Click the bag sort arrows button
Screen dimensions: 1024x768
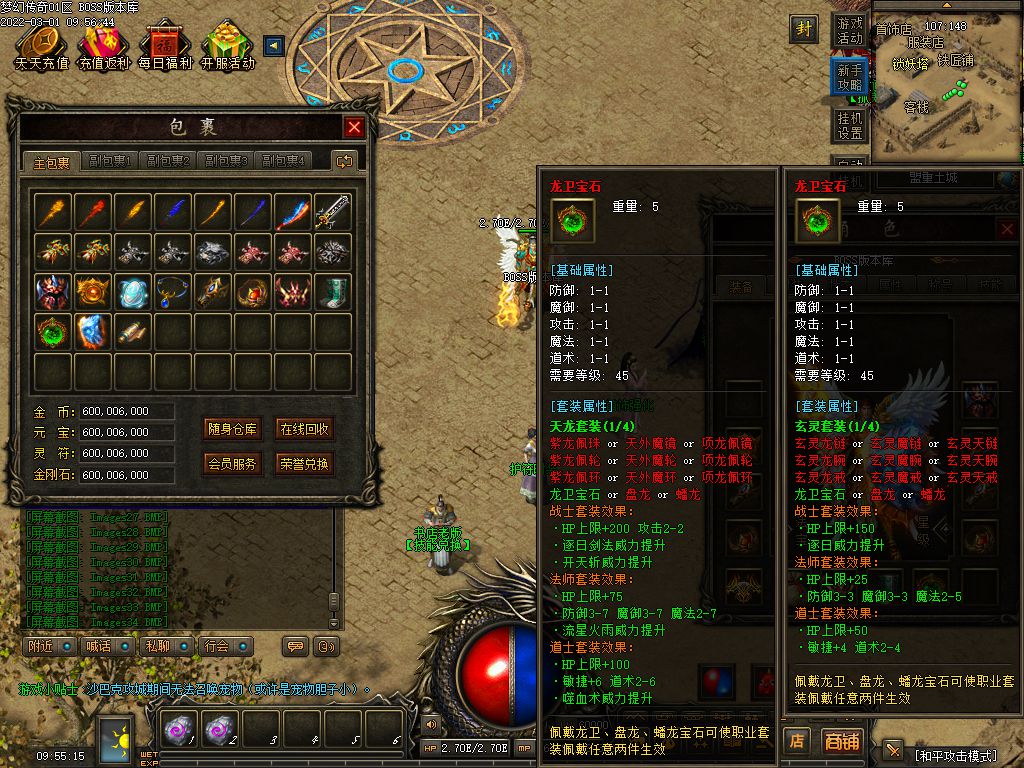pos(345,160)
